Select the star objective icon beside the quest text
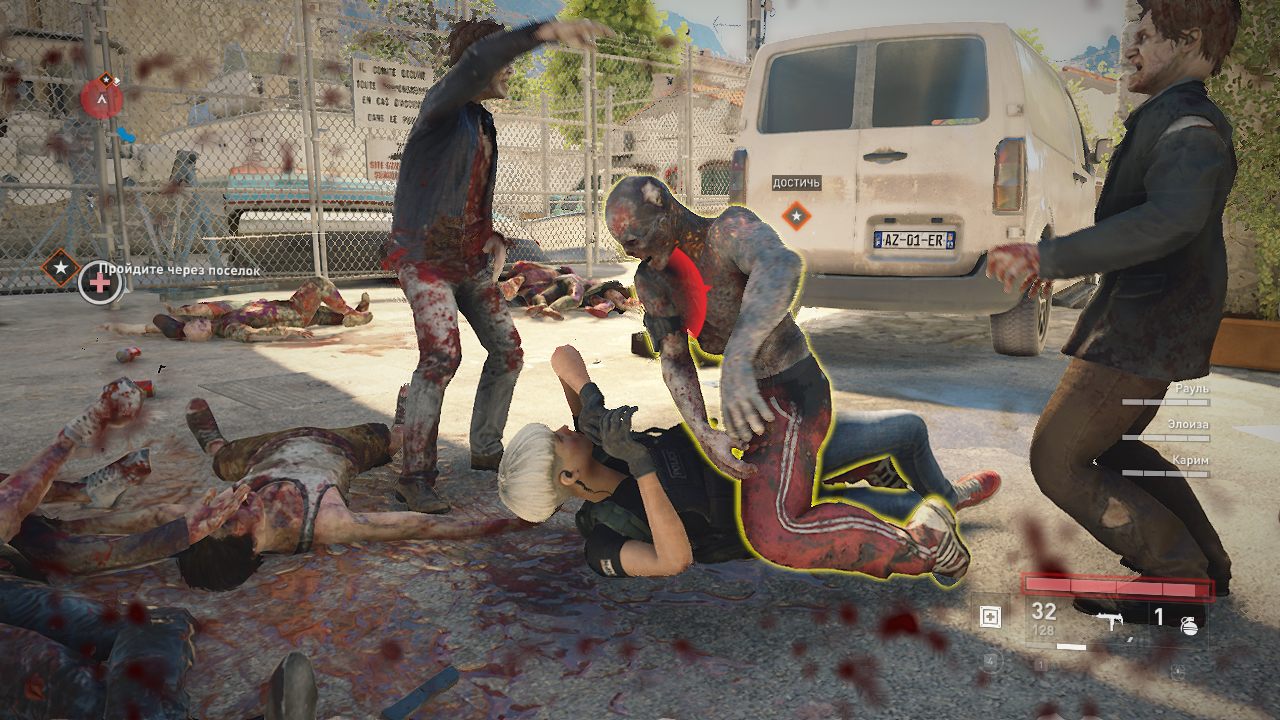 click(x=60, y=268)
